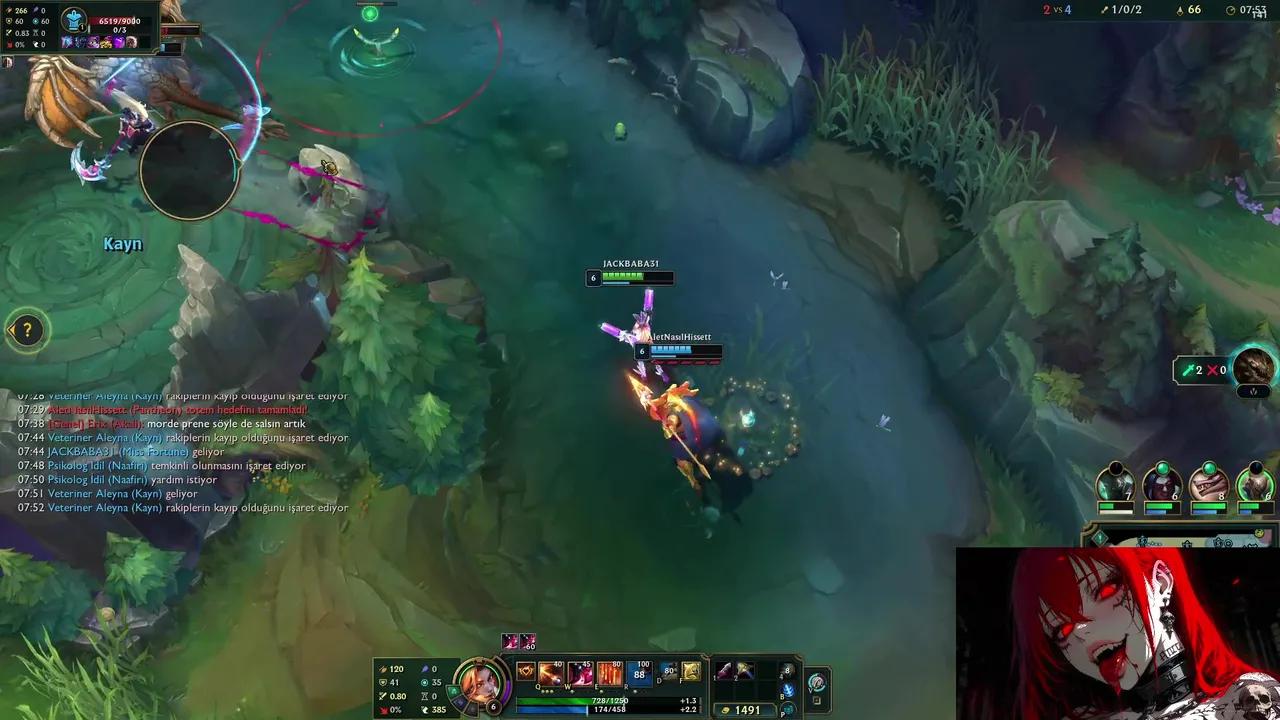1280x720 pixels.
Task: Cast the Q ability Double Up
Action: [548, 674]
